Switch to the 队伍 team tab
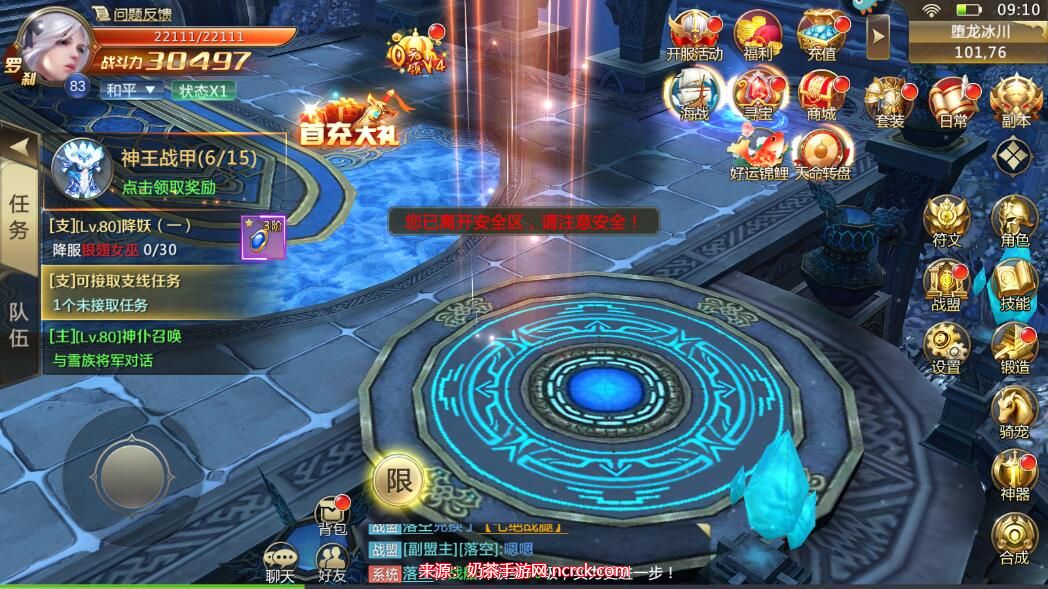 [19, 323]
